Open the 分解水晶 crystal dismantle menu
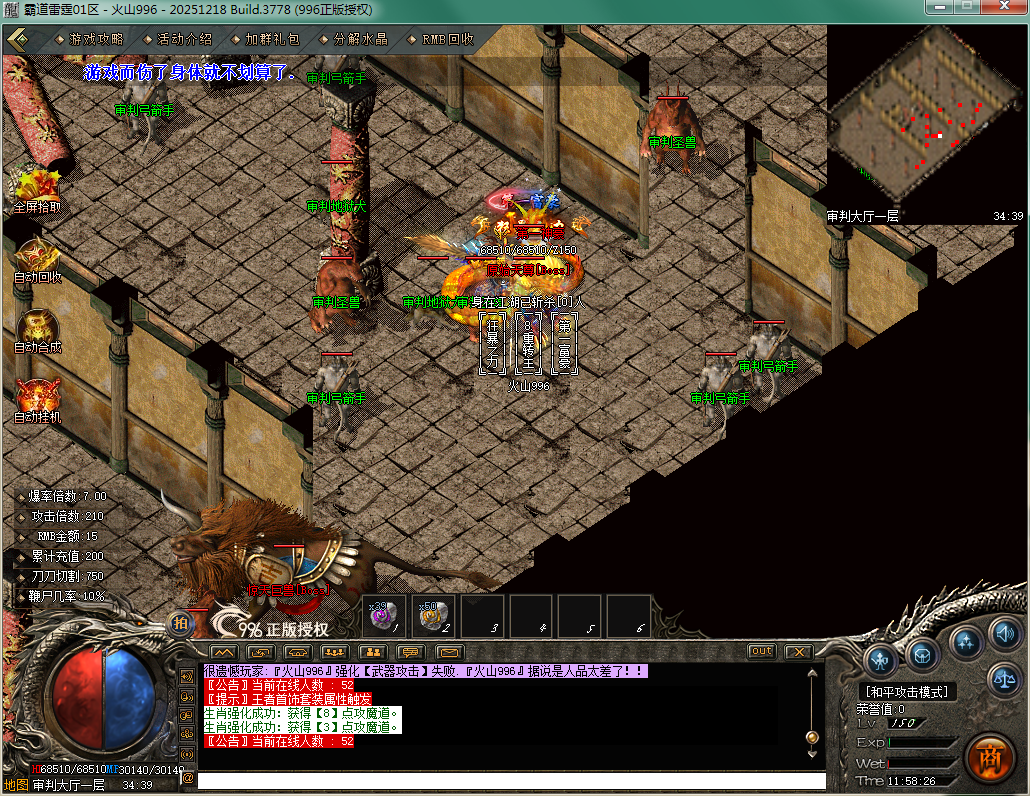This screenshot has width=1030, height=796. click(x=360, y=40)
